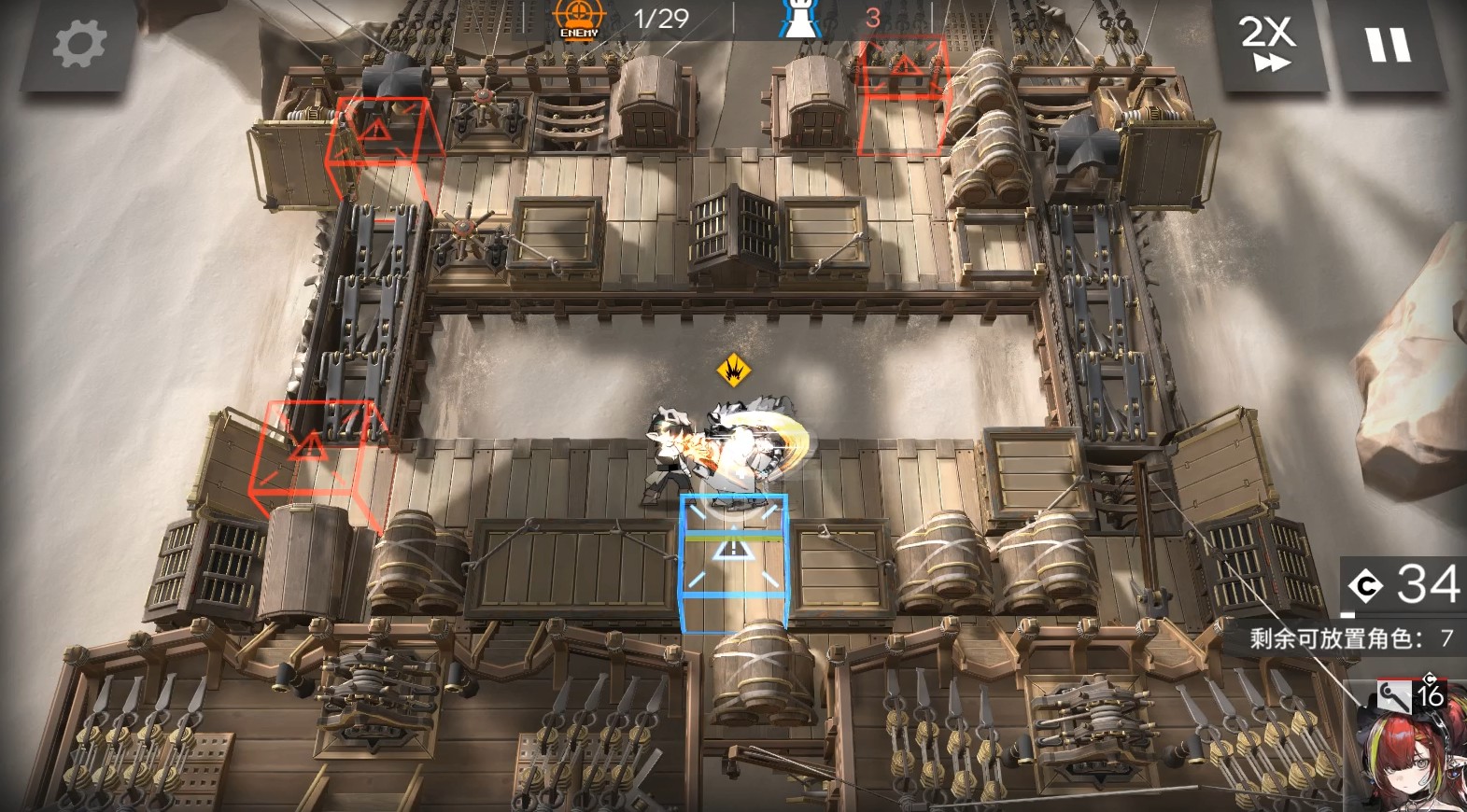
Task: Pause the battle
Action: pyautogui.click(x=1389, y=44)
